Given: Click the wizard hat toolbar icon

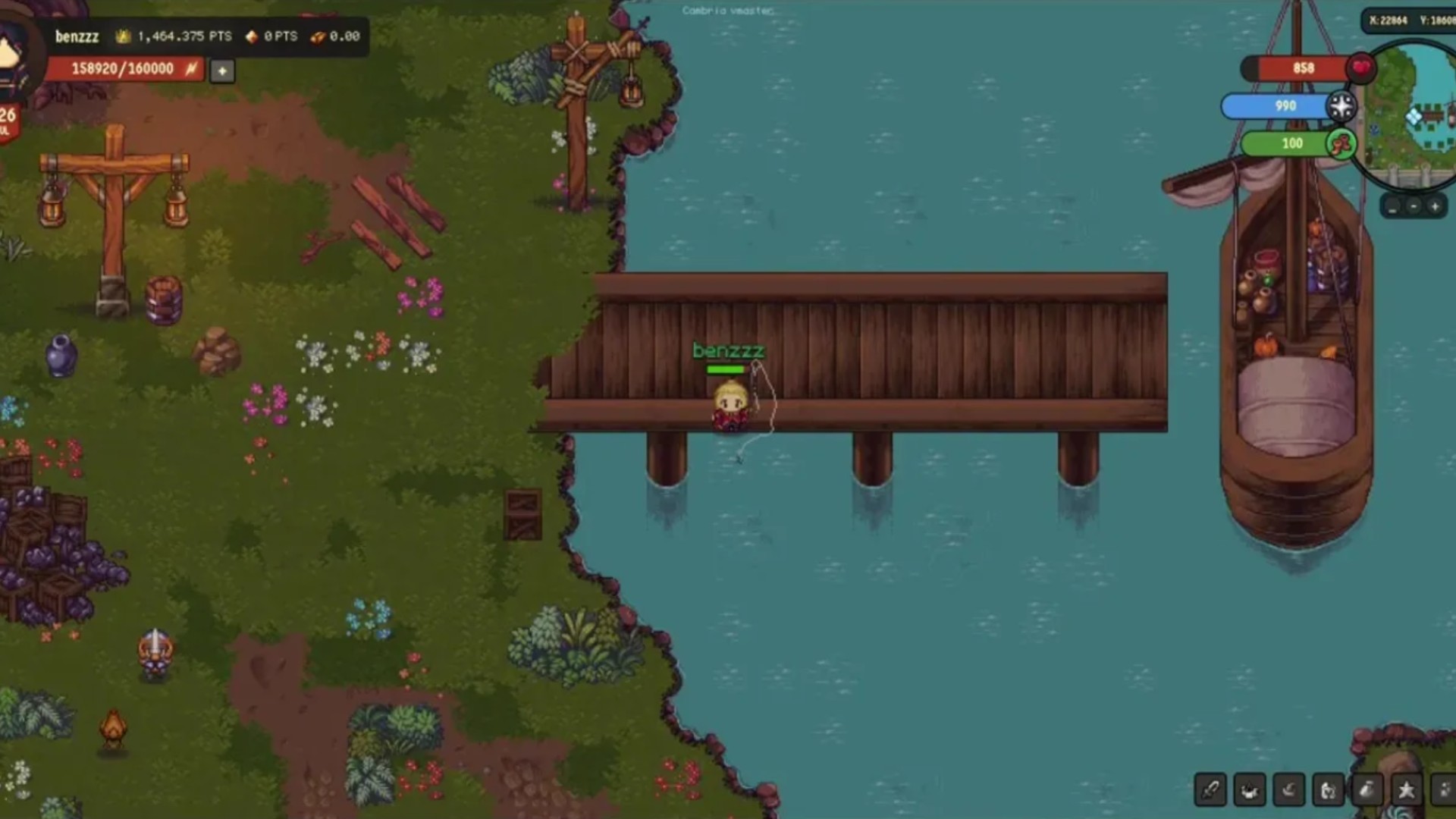Looking at the screenshot, I should [1289, 790].
